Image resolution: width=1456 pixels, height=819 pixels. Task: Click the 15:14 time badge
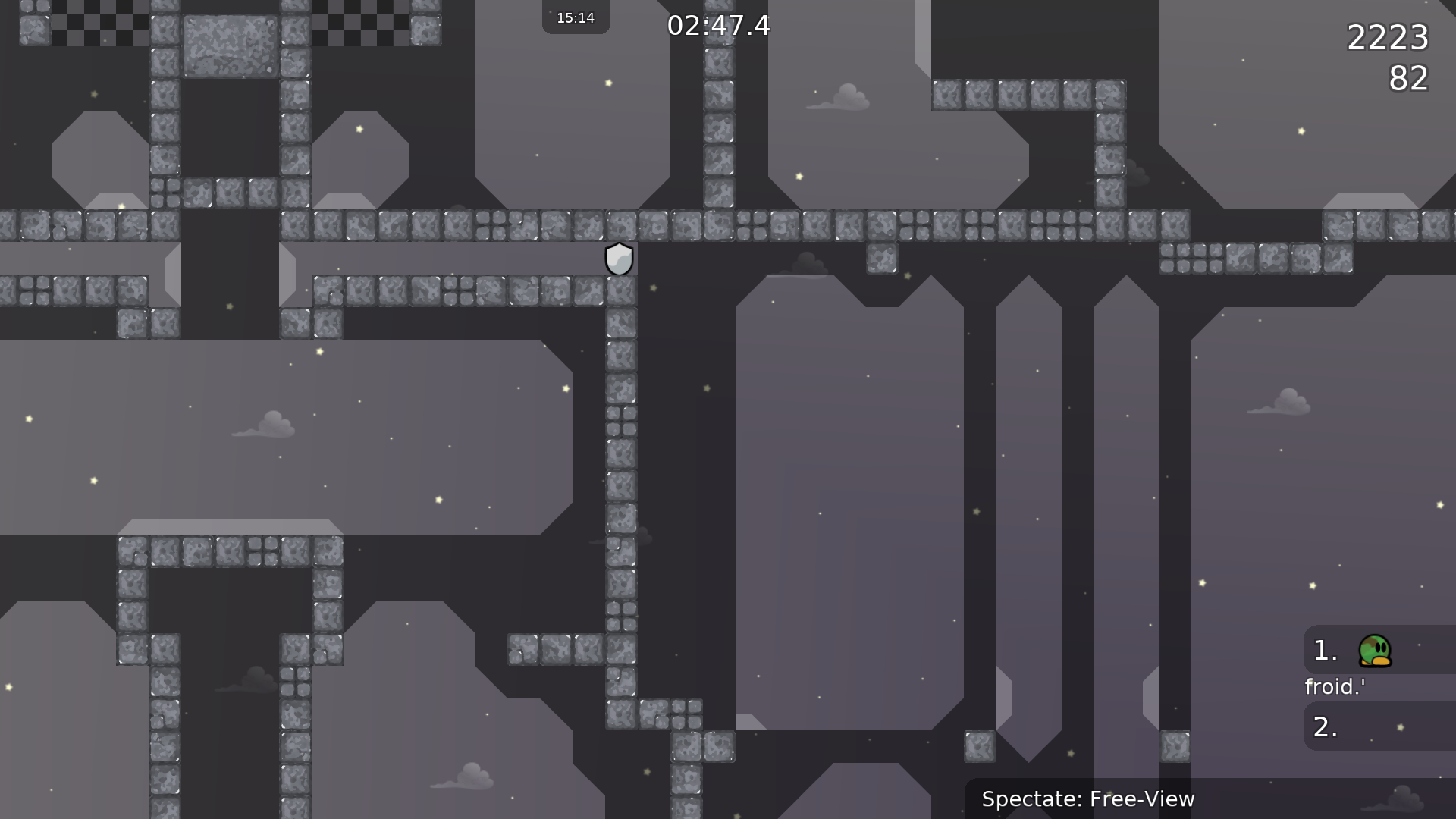[x=576, y=17]
